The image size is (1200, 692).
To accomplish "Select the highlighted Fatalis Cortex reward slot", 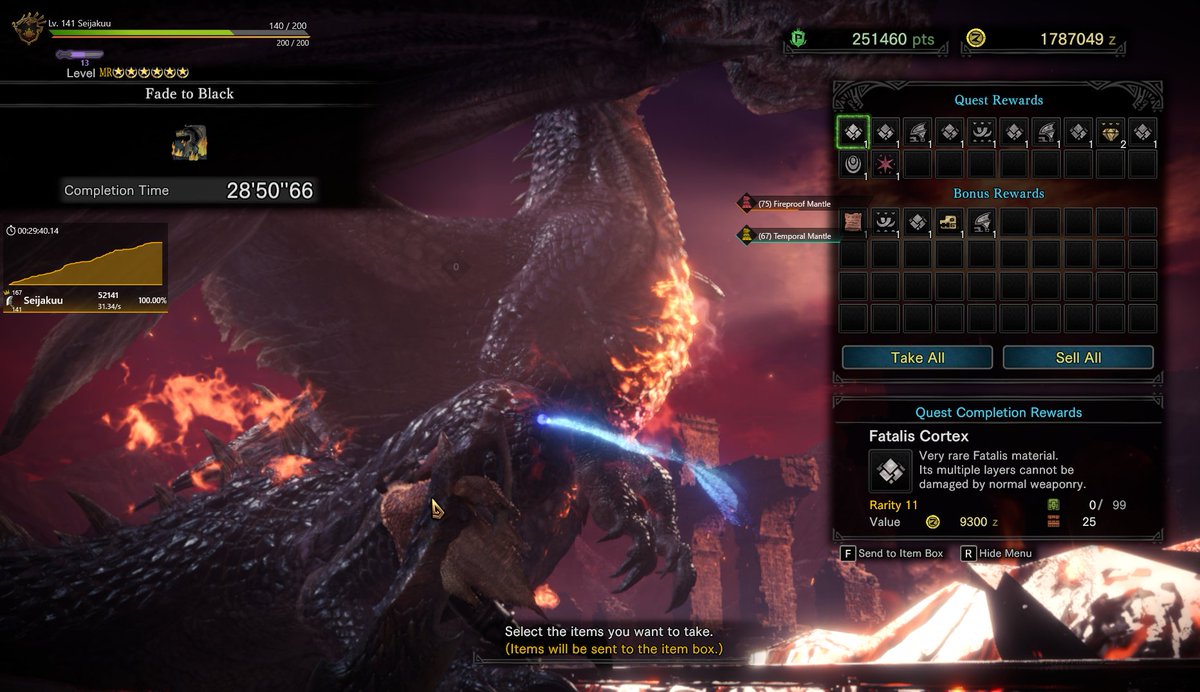I will coord(853,131).
